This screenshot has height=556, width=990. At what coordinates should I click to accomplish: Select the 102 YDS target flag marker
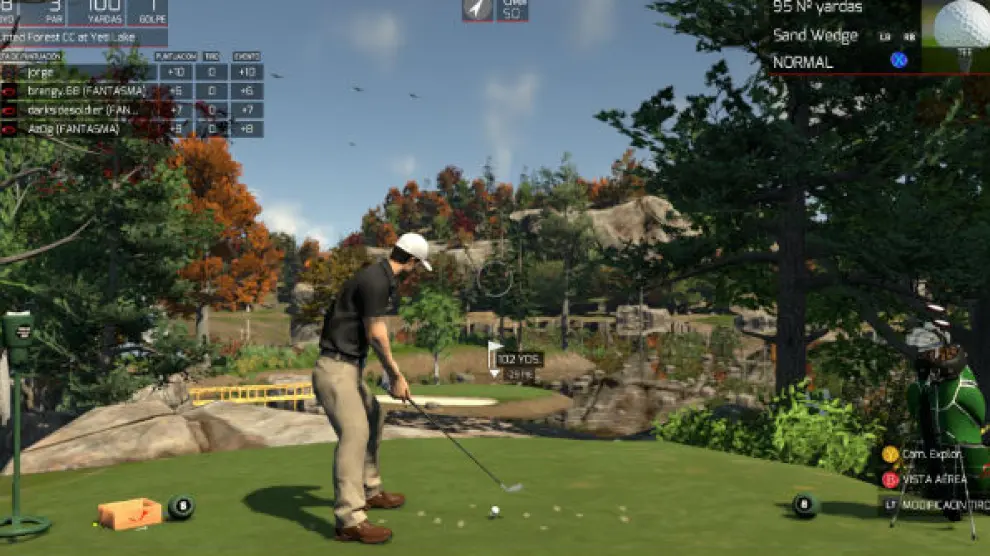tap(517, 360)
